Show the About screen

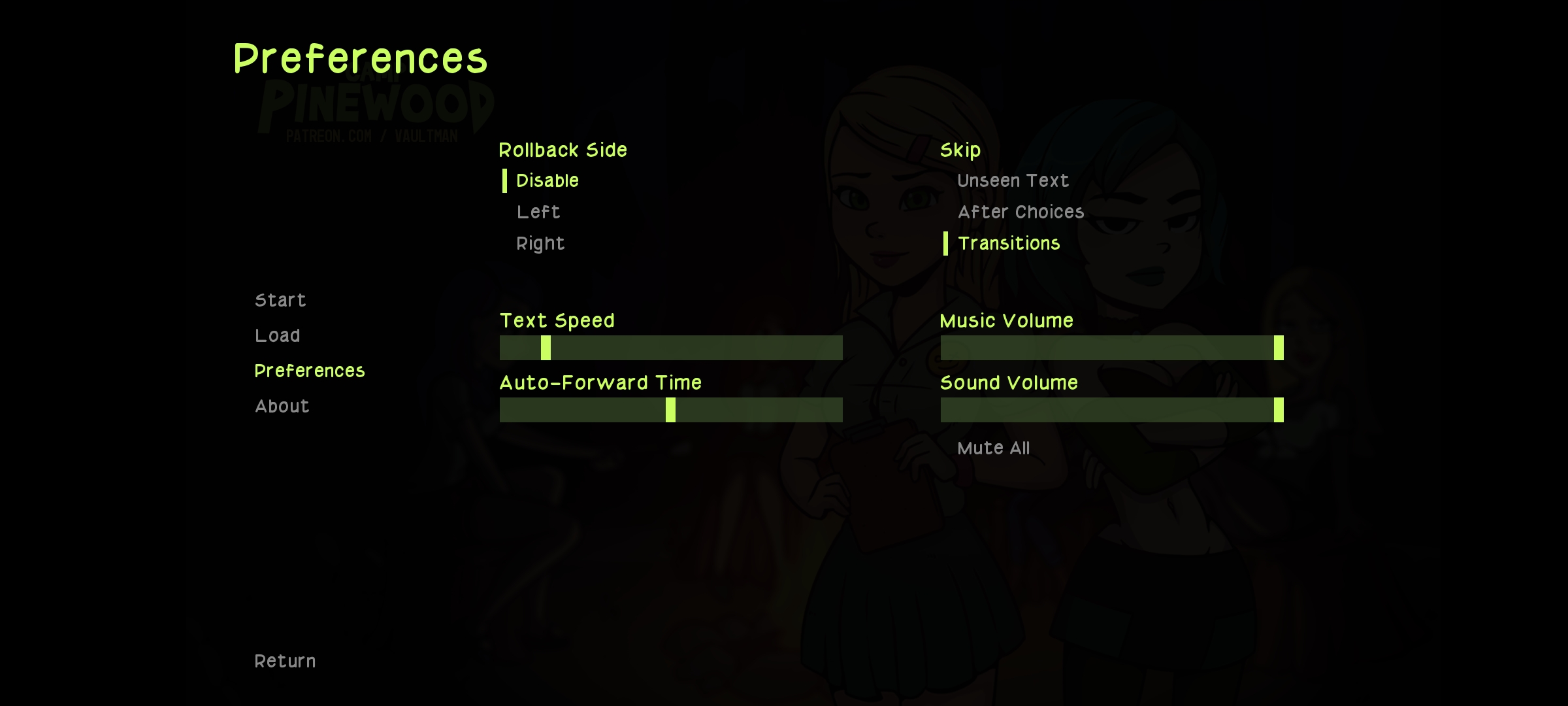point(282,407)
